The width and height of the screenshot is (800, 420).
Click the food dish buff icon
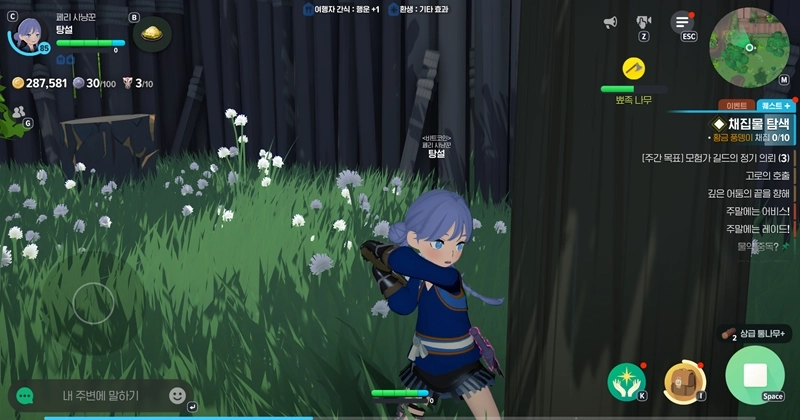click(152, 35)
